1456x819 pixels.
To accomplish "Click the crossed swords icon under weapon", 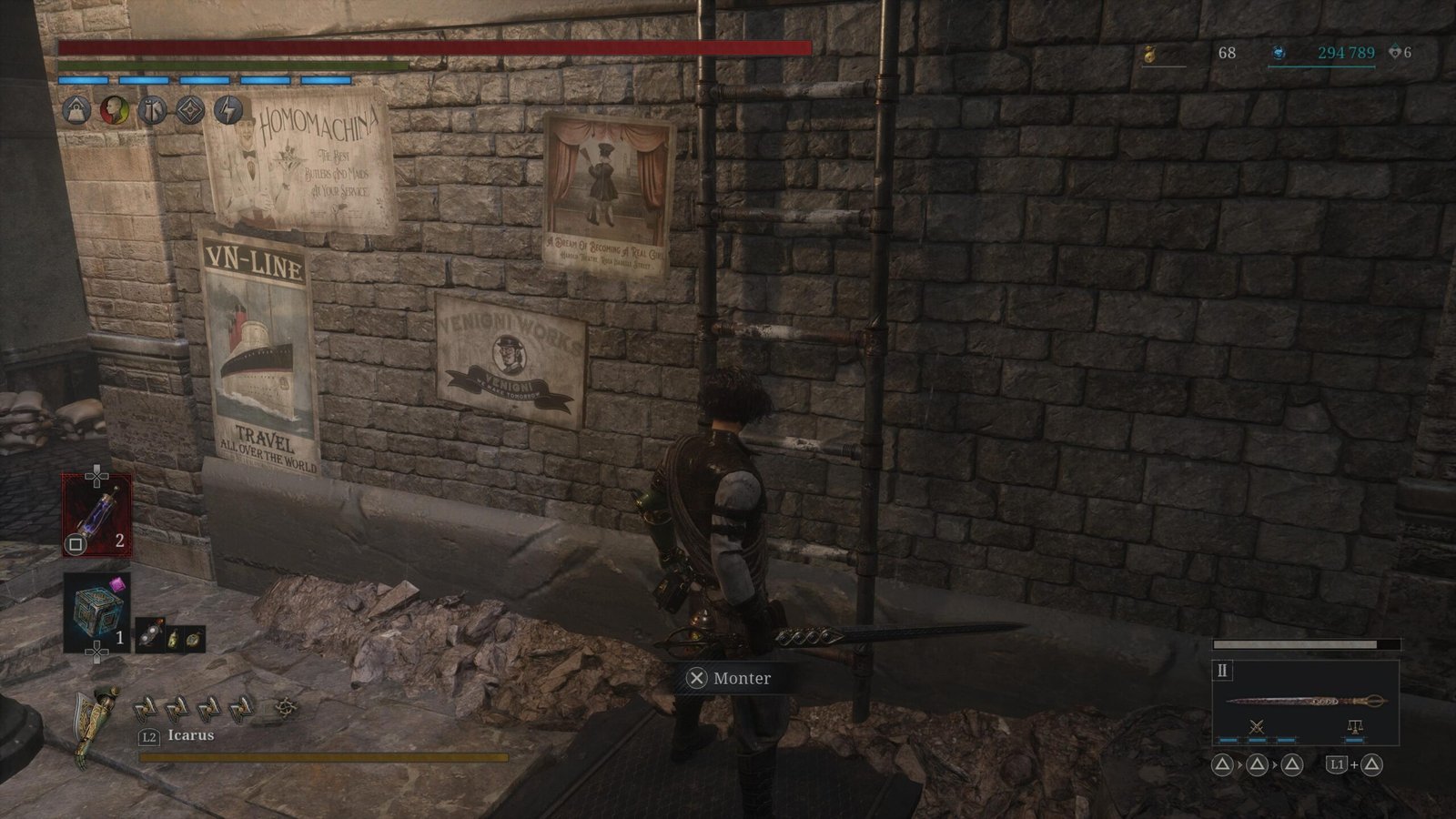I will click(x=1257, y=726).
